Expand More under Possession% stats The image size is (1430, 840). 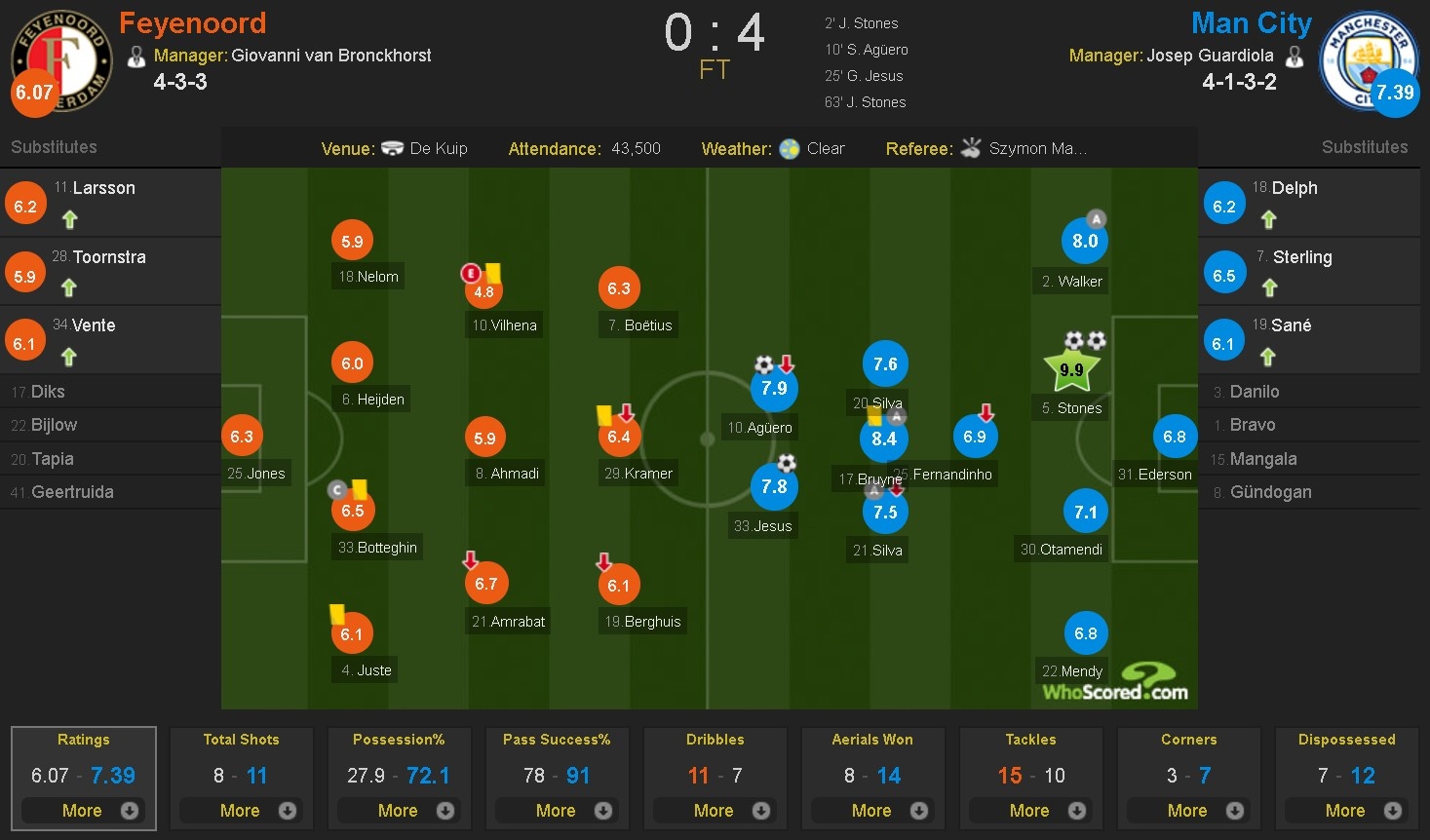point(399,810)
